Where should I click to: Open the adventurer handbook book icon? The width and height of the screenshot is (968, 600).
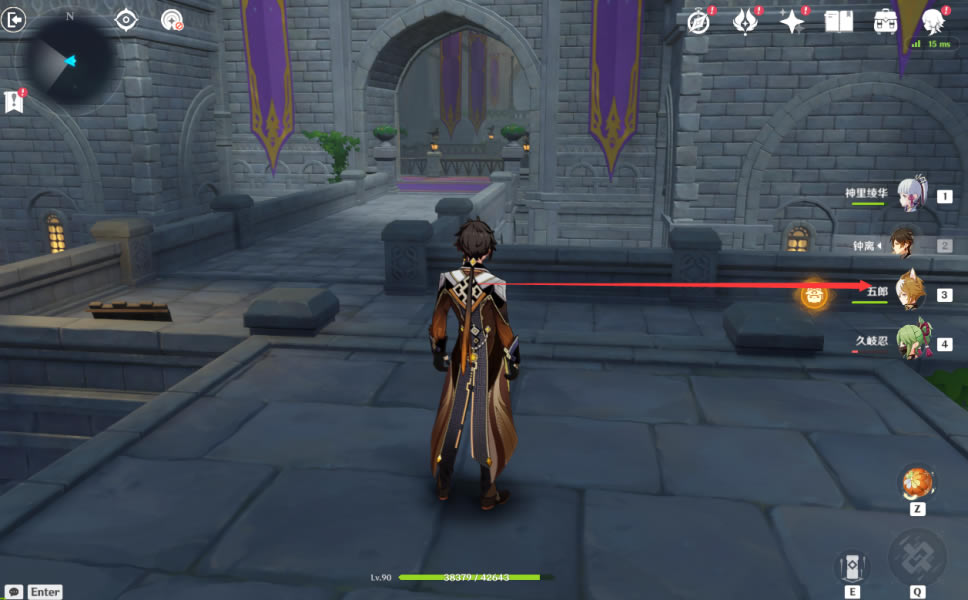click(838, 22)
